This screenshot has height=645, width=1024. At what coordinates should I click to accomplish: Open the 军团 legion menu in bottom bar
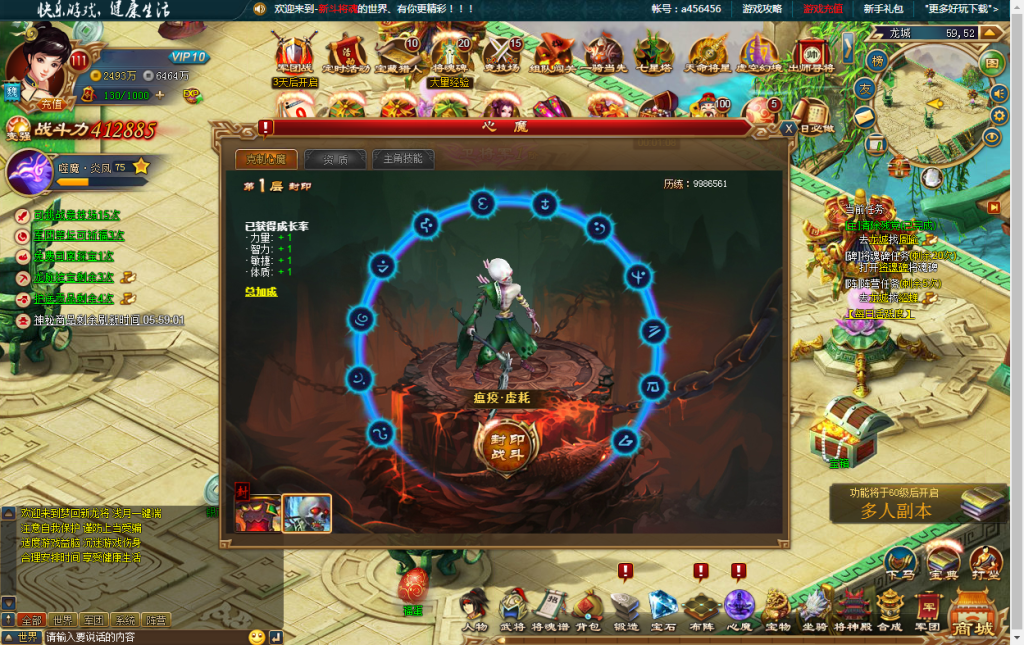click(x=928, y=610)
